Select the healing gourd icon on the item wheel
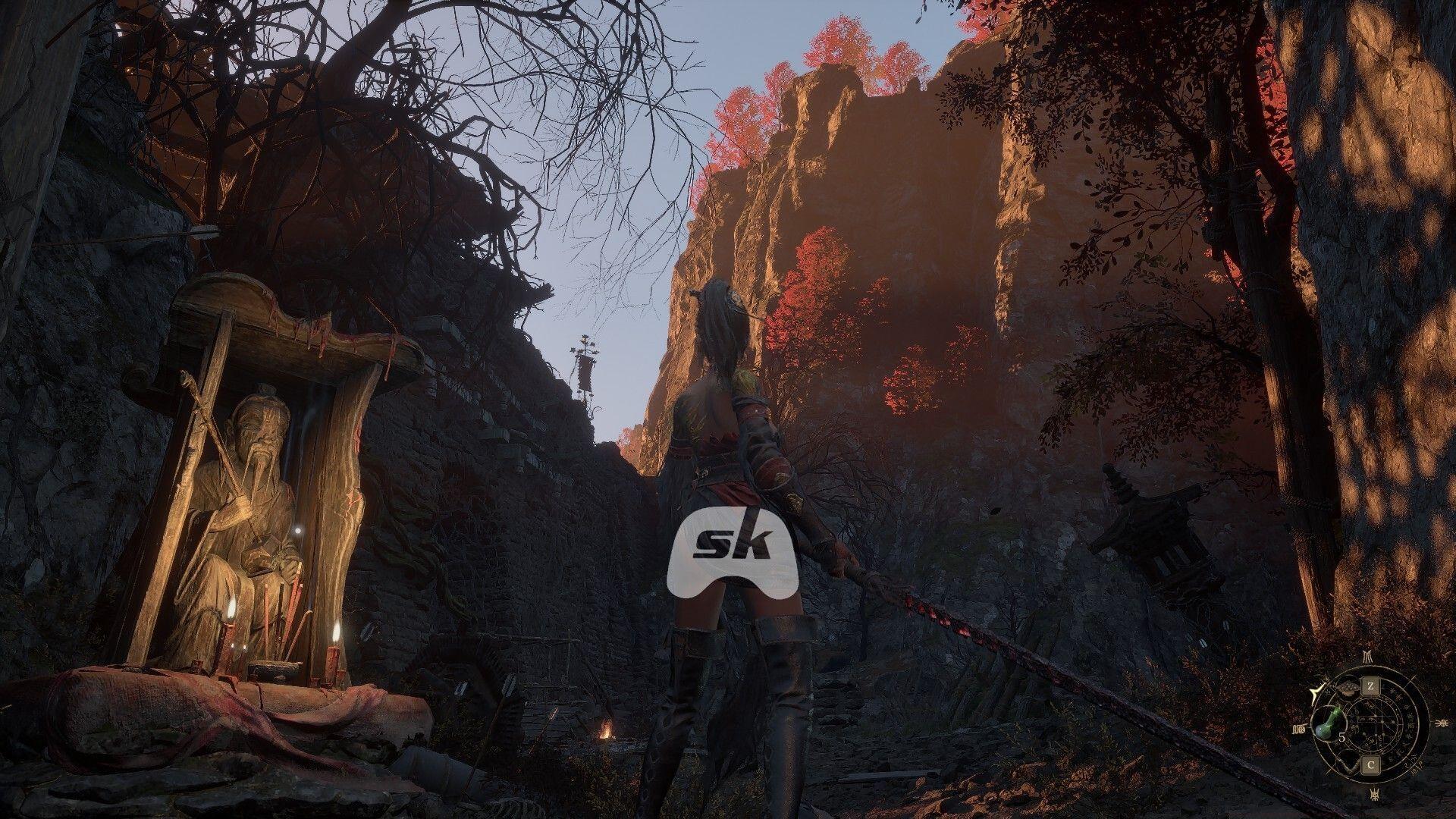The height and width of the screenshot is (819, 1456). [1329, 722]
